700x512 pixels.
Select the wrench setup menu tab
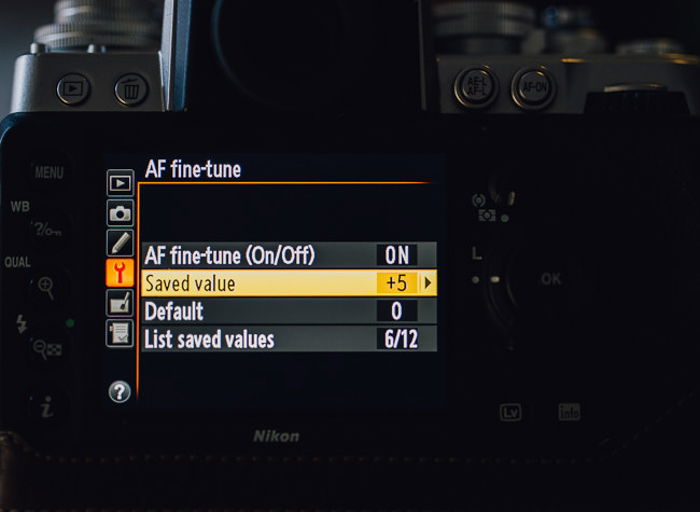pyautogui.click(x=120, y=272)
